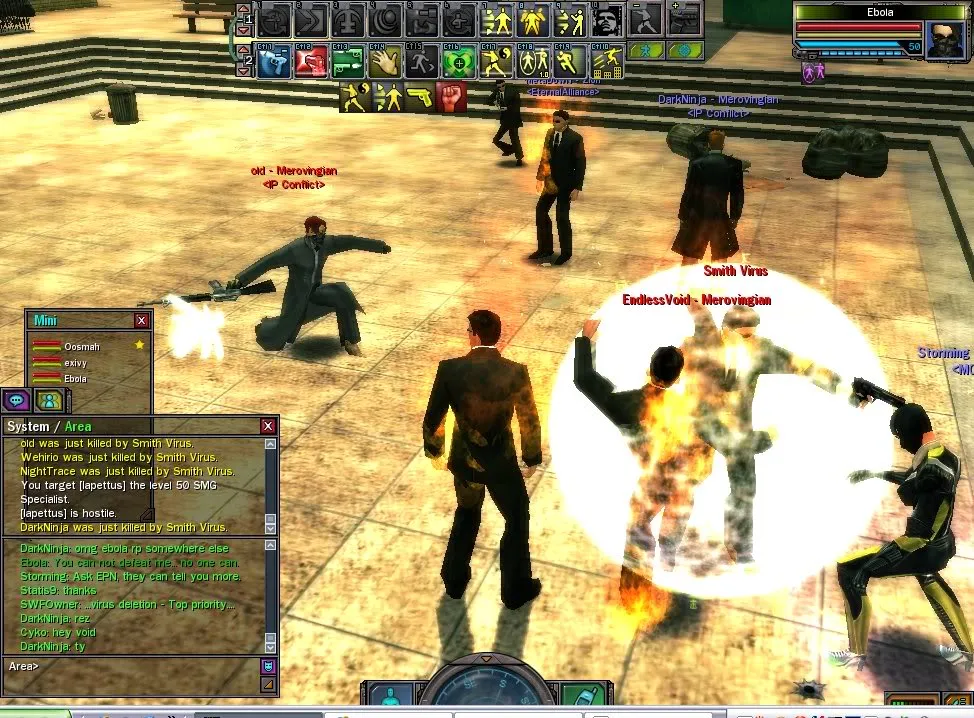Use the green heart healing ability
The image size is (974, 718).
click(x=458, y=62)
